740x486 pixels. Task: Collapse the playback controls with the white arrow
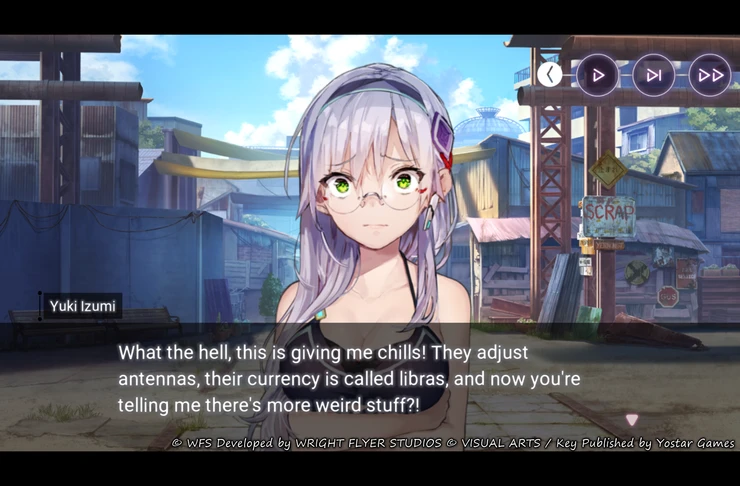(549, 74)
